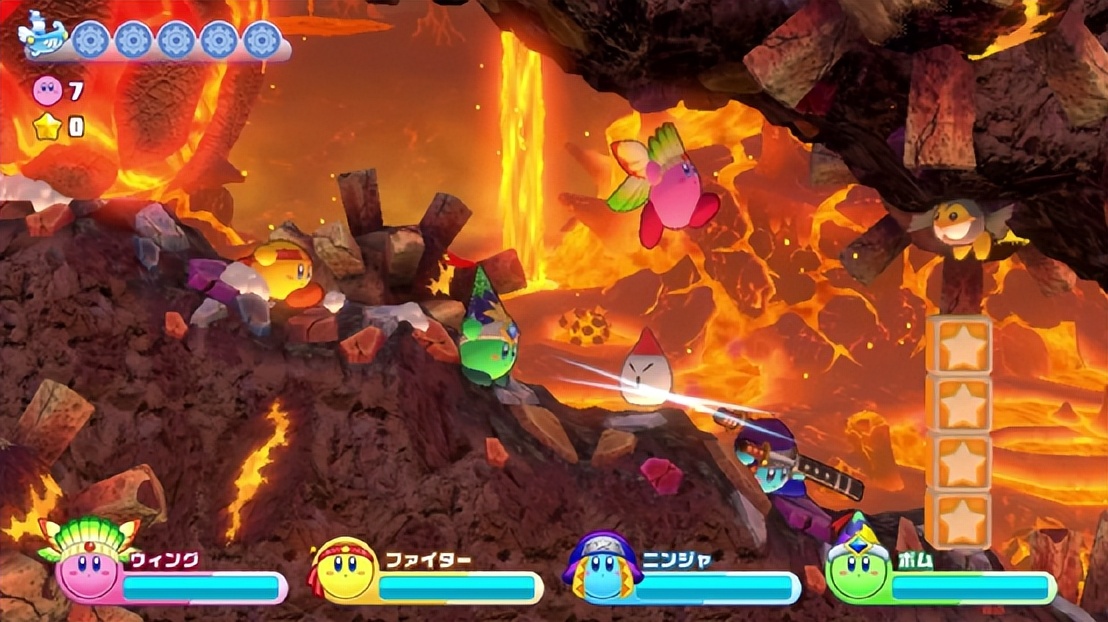This screenshot has width=1108, height=622.
Task: Choose the yellow Fighter Kirby portrait
Action: point(344,572)
